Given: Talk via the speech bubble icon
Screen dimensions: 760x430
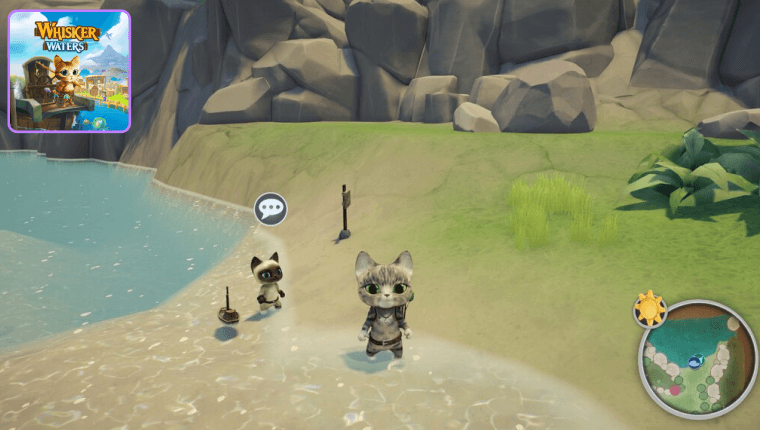Looking at the screenshot, I should (271, 209).
